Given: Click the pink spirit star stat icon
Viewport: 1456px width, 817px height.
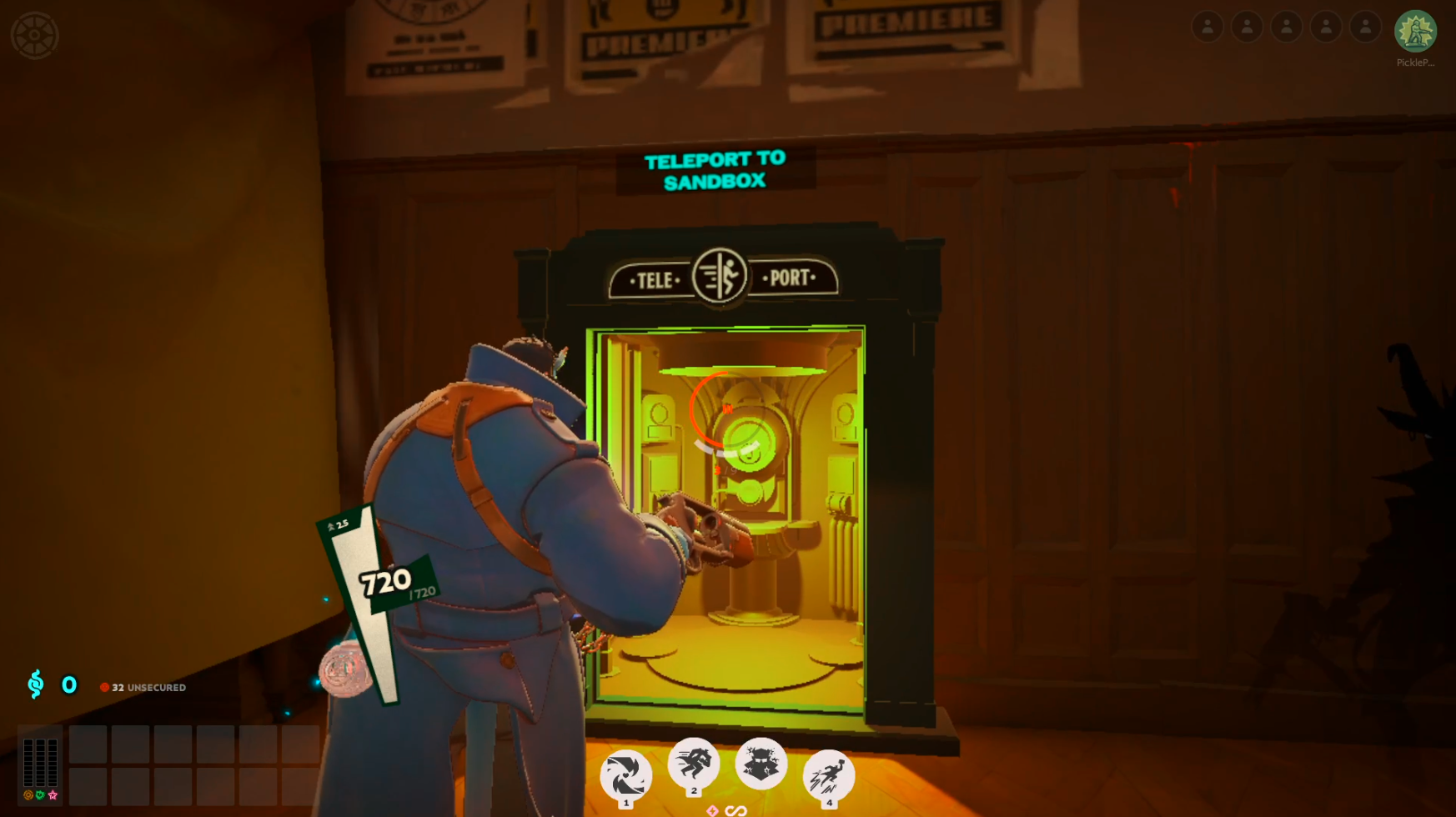Looking at the screenshot, I should (53, 795).
